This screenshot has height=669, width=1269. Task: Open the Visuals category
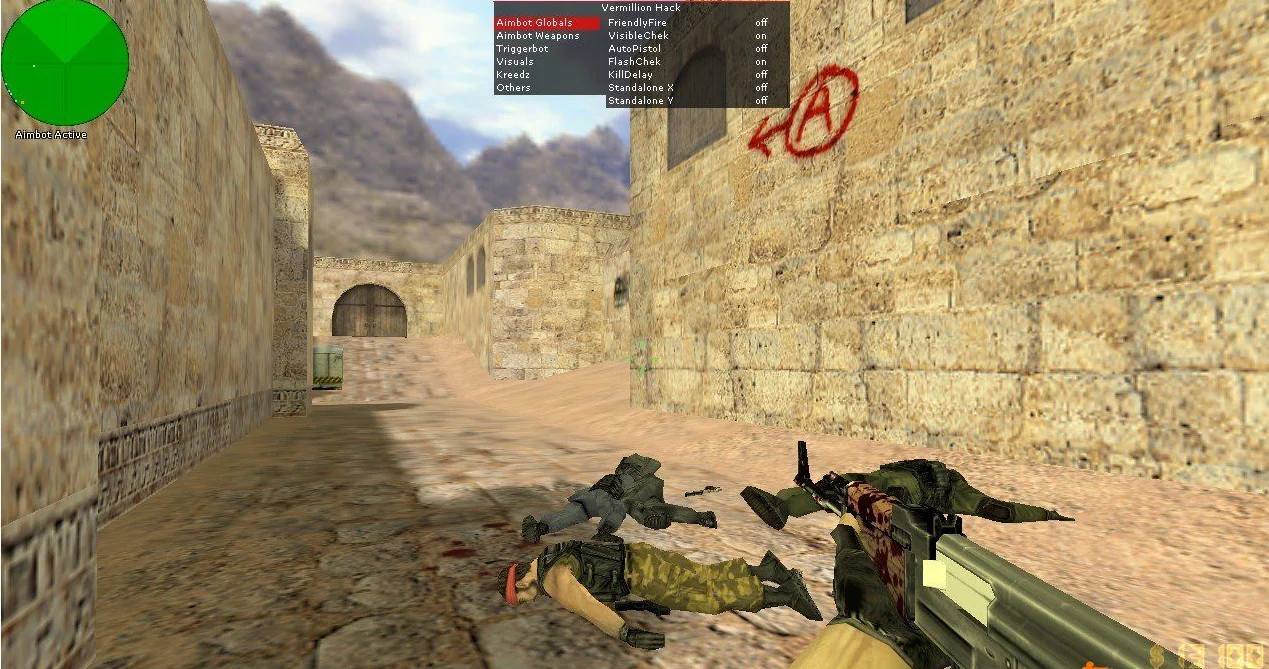[x=515, y=62]
